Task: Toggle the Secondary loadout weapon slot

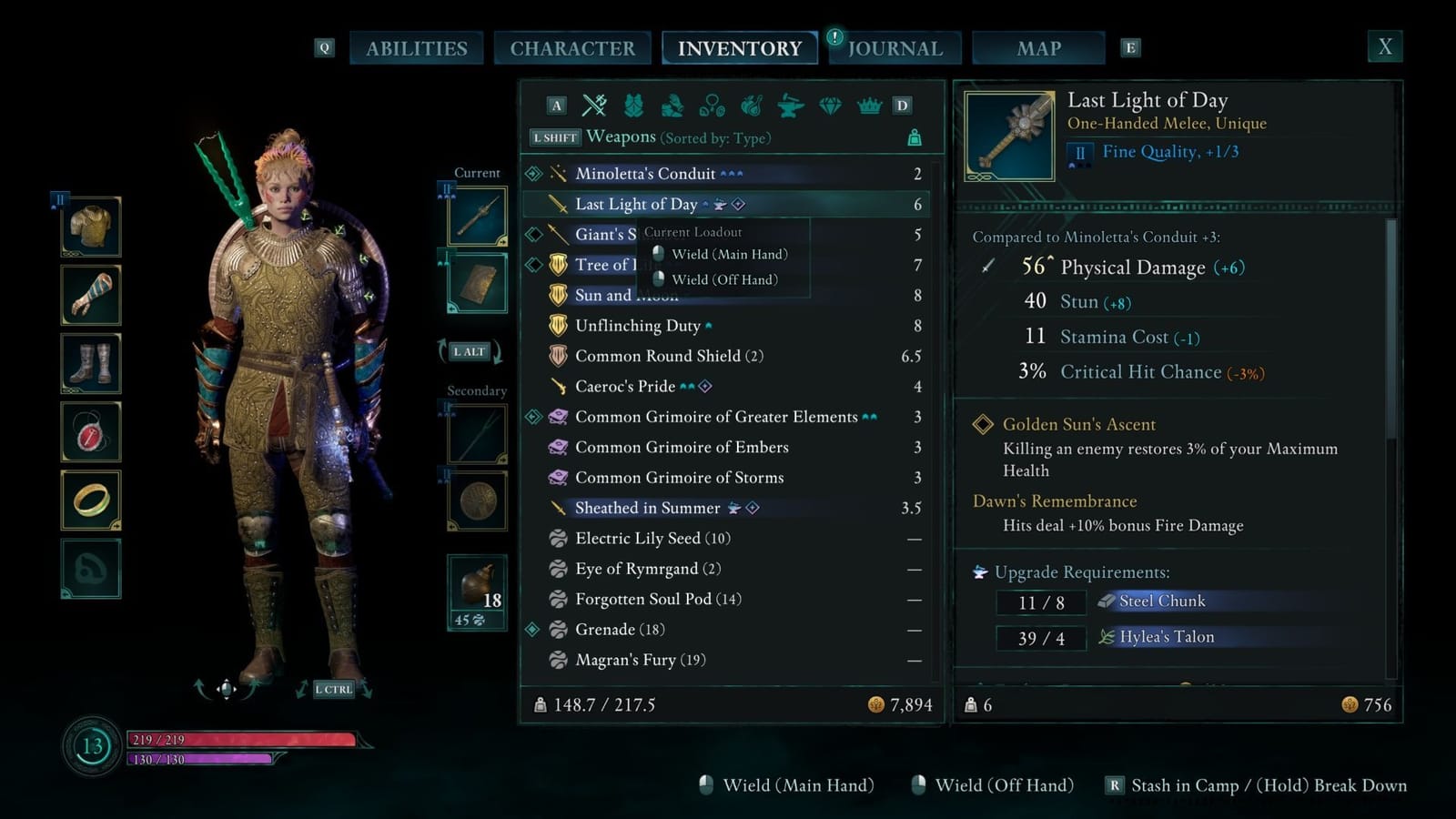Action: tap(476, 434)
